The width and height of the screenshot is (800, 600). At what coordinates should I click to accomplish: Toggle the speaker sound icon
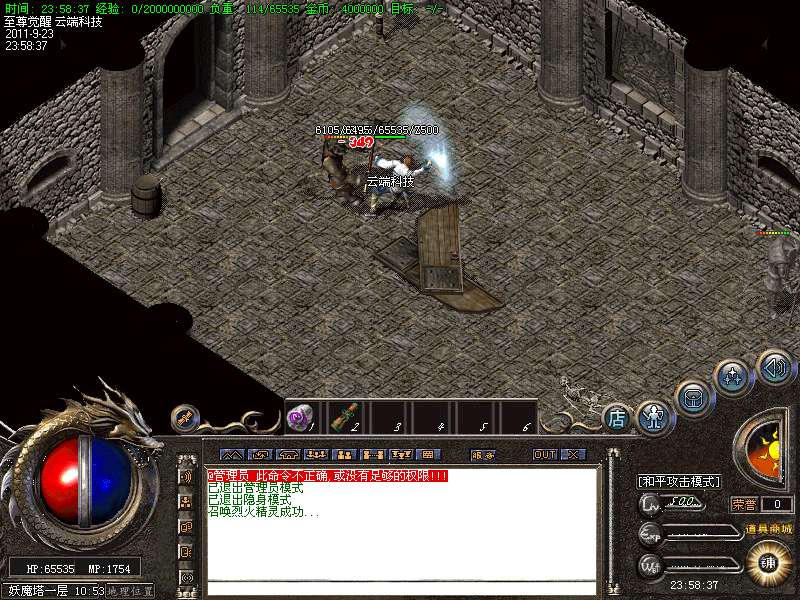click(x=773, y=366)
